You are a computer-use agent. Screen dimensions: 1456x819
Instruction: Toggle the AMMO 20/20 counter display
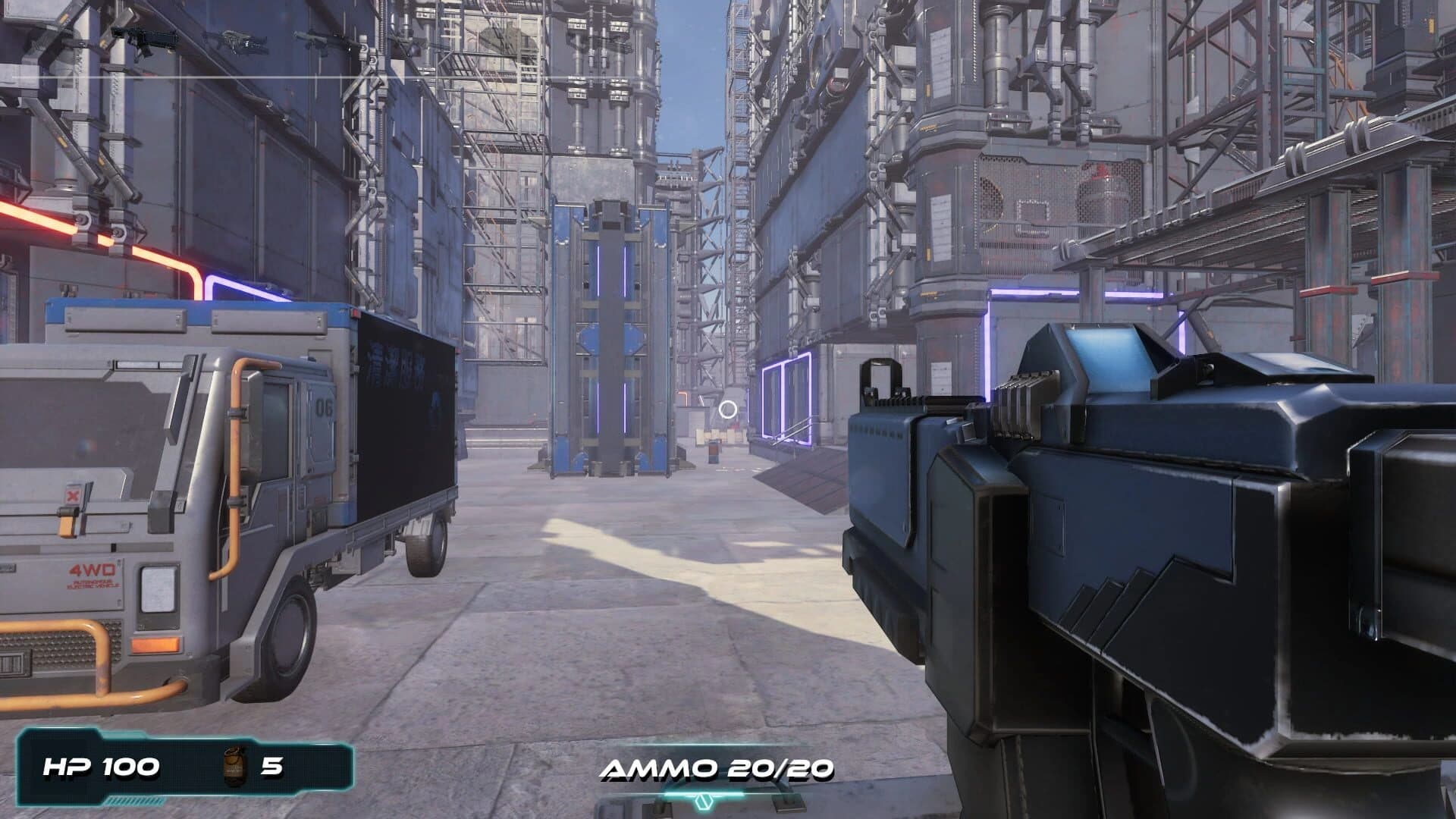[716, 768]
